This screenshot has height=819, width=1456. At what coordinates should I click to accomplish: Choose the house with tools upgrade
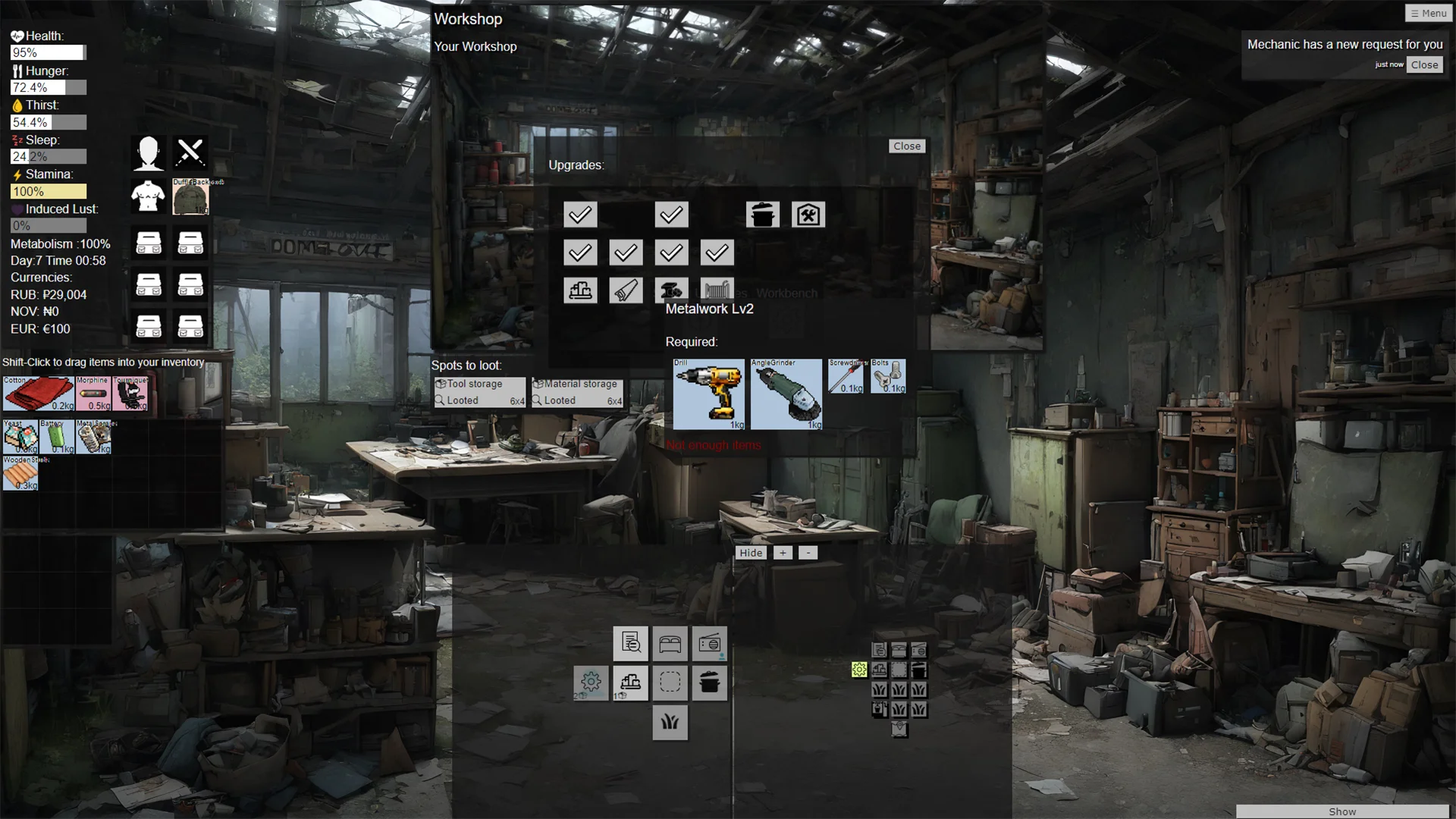[x=808, y=215]
